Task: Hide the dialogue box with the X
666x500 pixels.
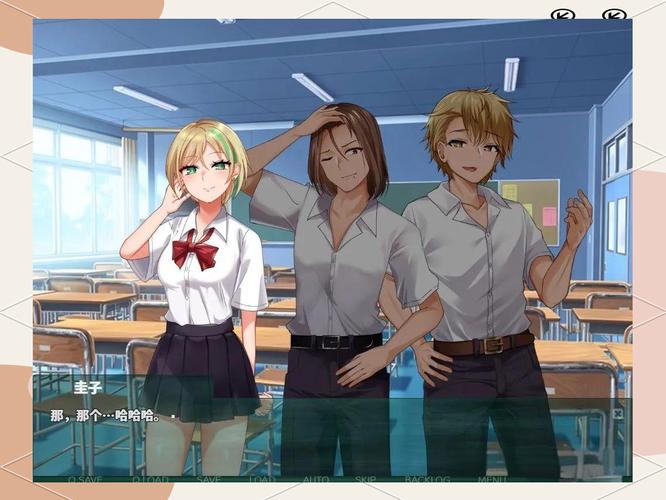Action: (617, 413)
